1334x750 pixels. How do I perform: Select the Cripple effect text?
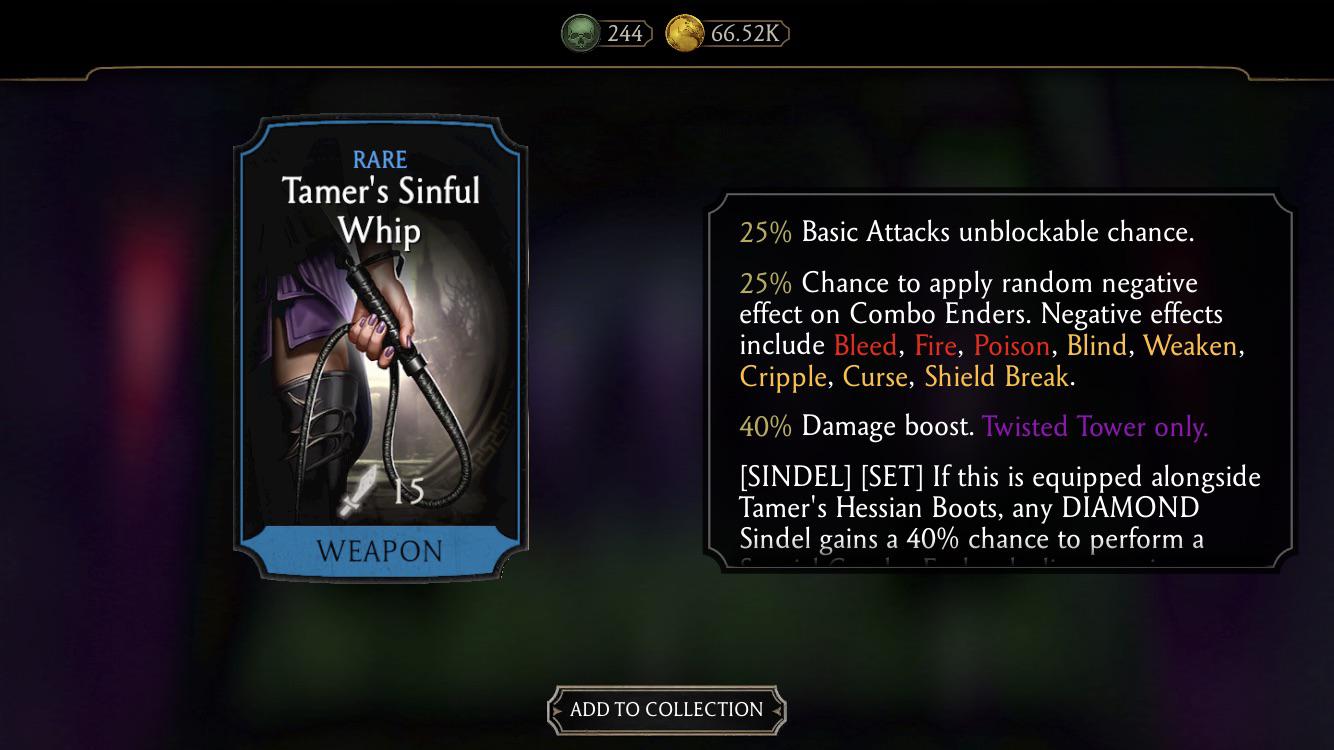(781, 377)
